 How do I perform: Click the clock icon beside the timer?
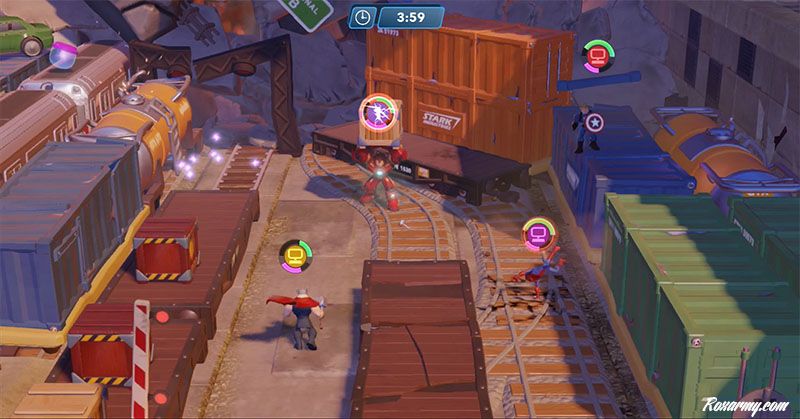[362, 17]
